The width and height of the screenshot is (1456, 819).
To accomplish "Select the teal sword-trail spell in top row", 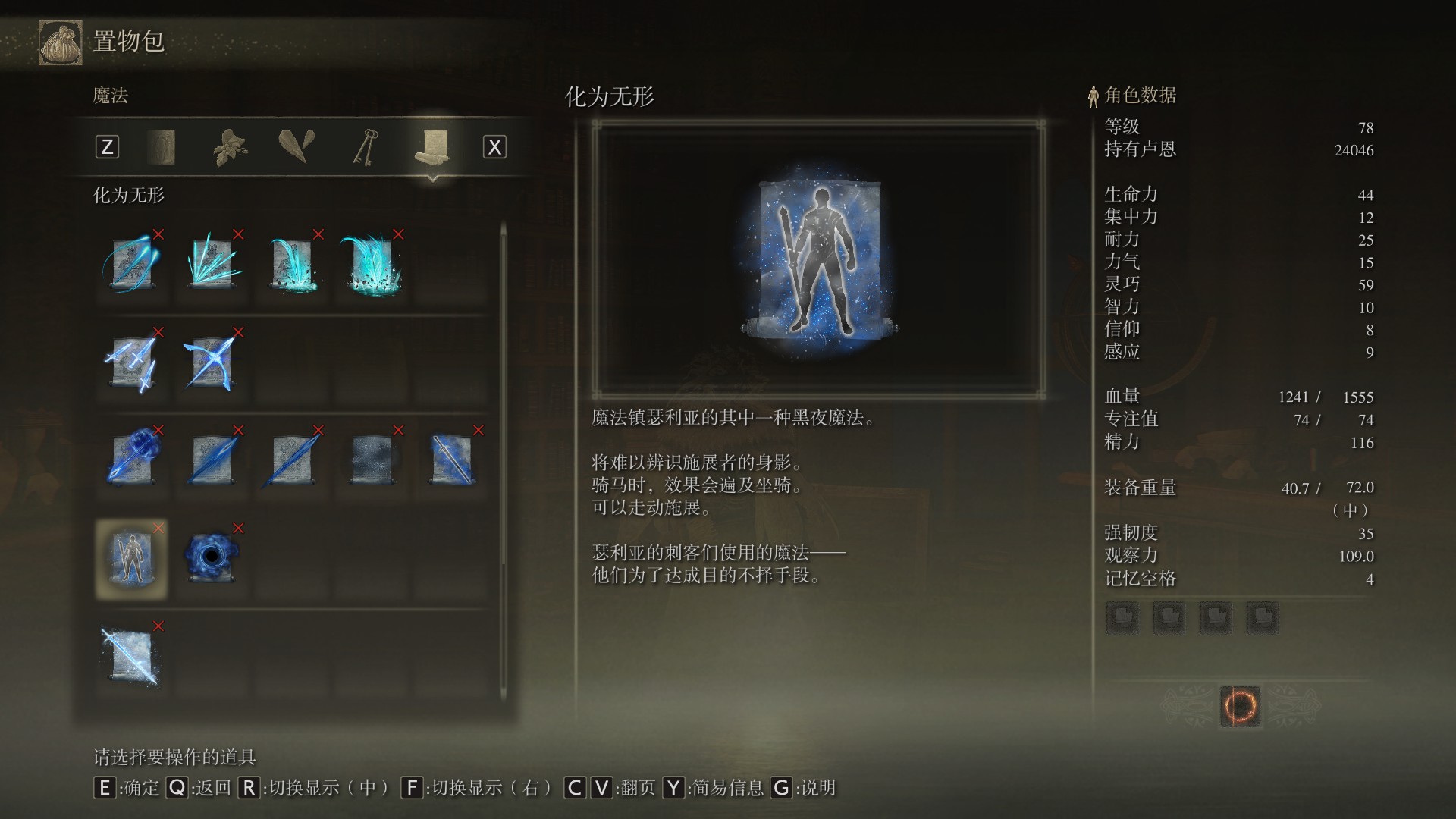I will coord(131,265).
